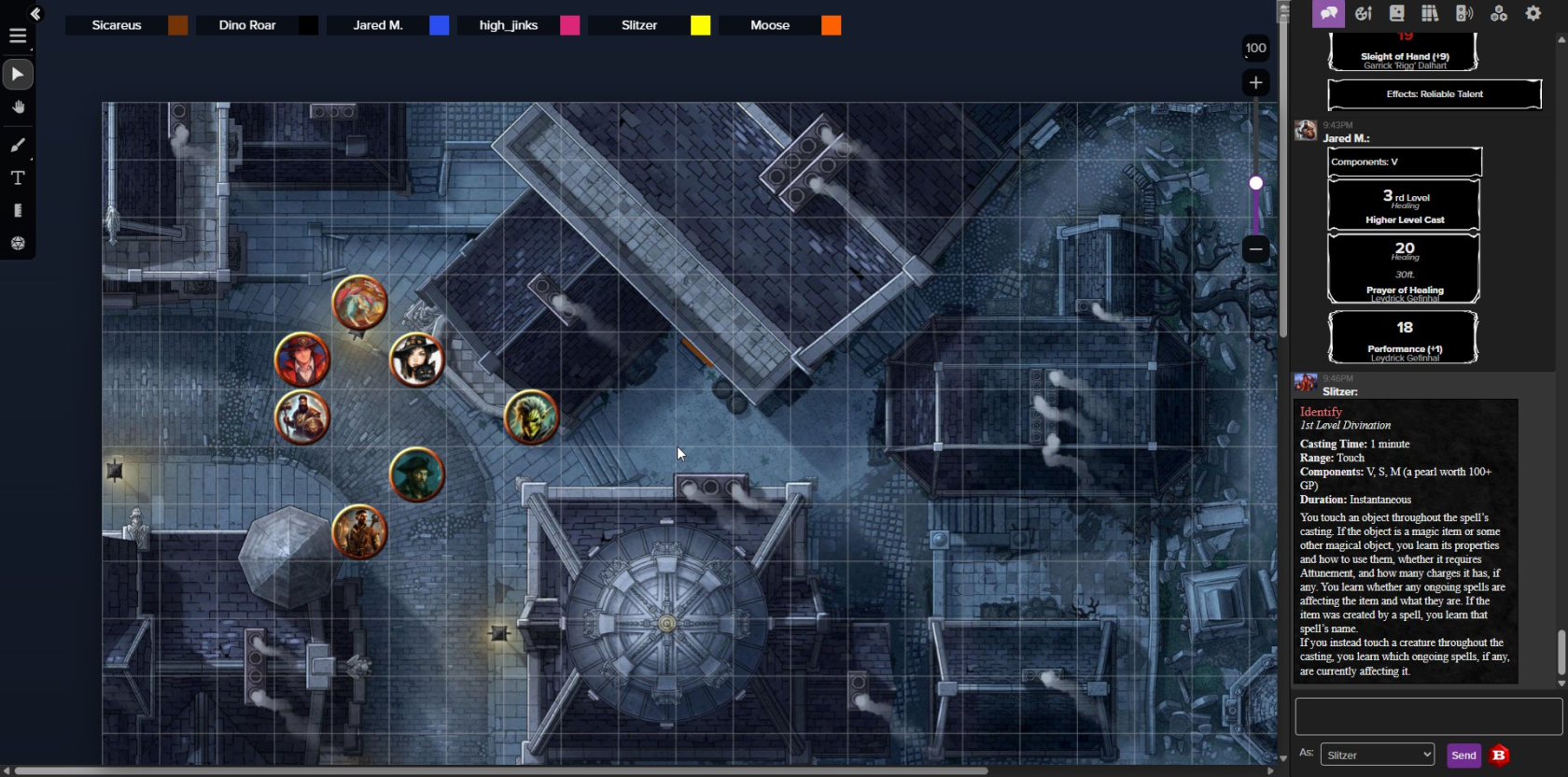1568x777 pixels.
Task: Focus the chat message input box
Action: click(x=1428, y=716)
